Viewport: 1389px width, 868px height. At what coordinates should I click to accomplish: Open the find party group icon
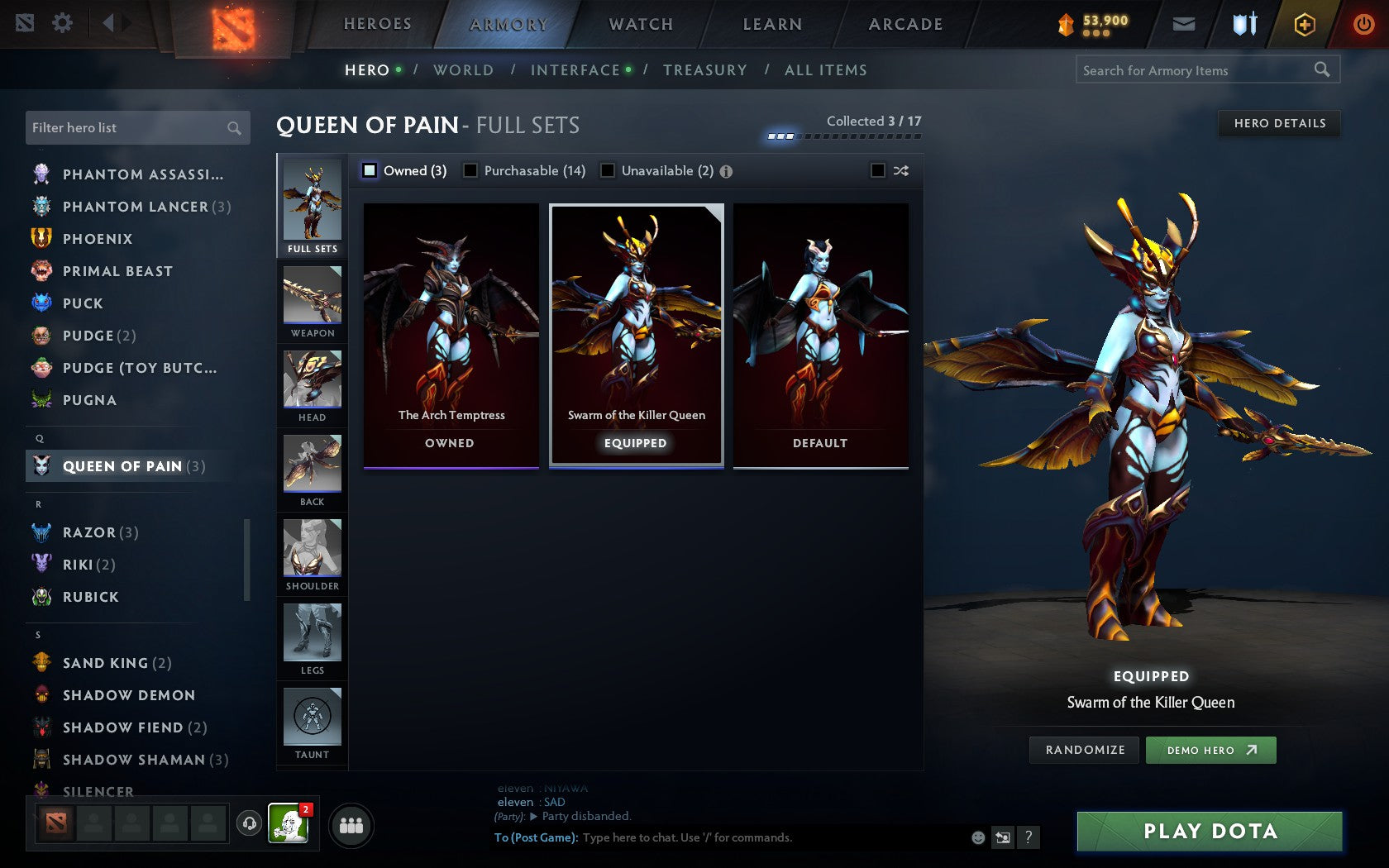350,823
